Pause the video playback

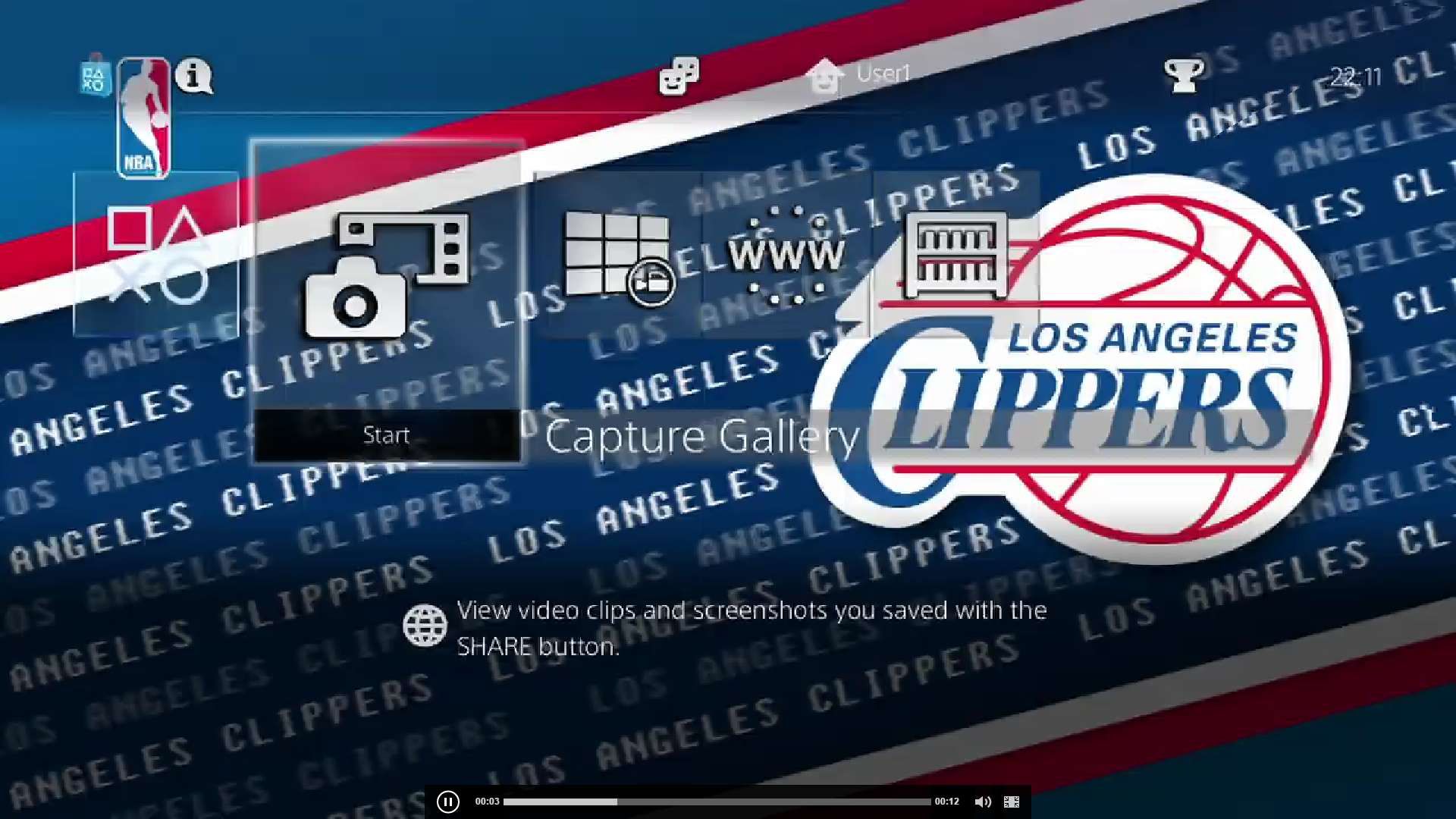tap(449, 801)
